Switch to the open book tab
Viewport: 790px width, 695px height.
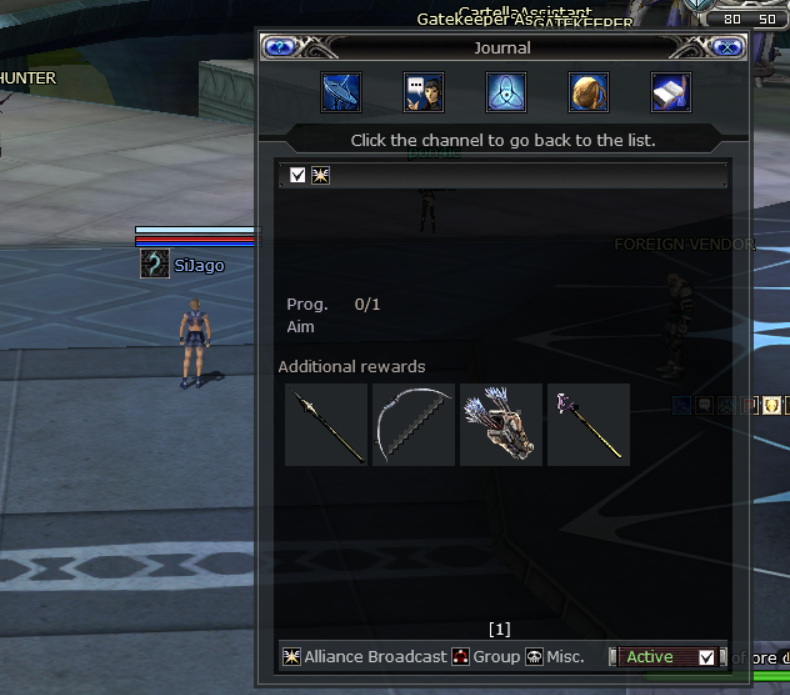point(671,93)
